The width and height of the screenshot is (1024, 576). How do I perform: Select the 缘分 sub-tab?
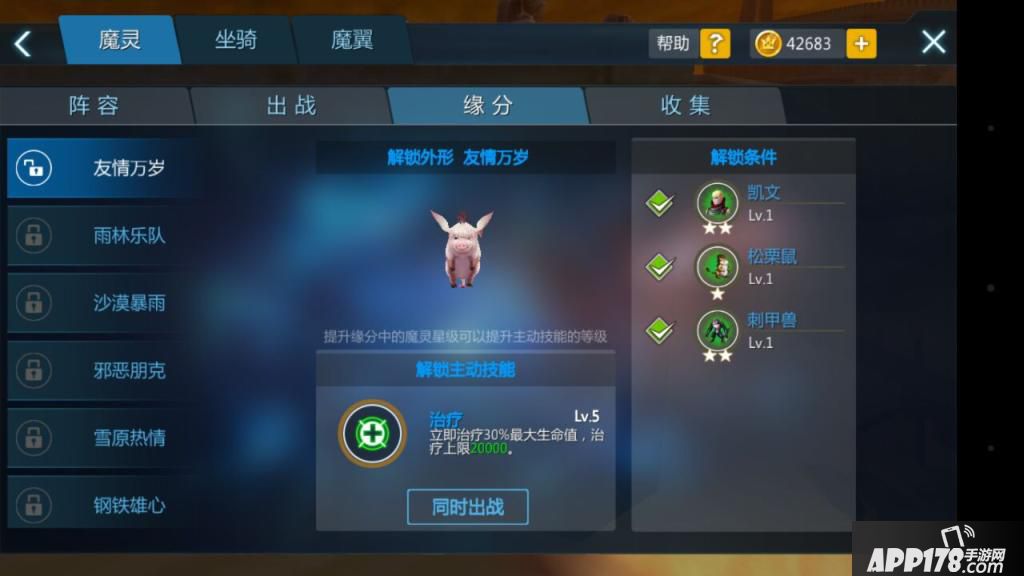[x=488, y=106]
